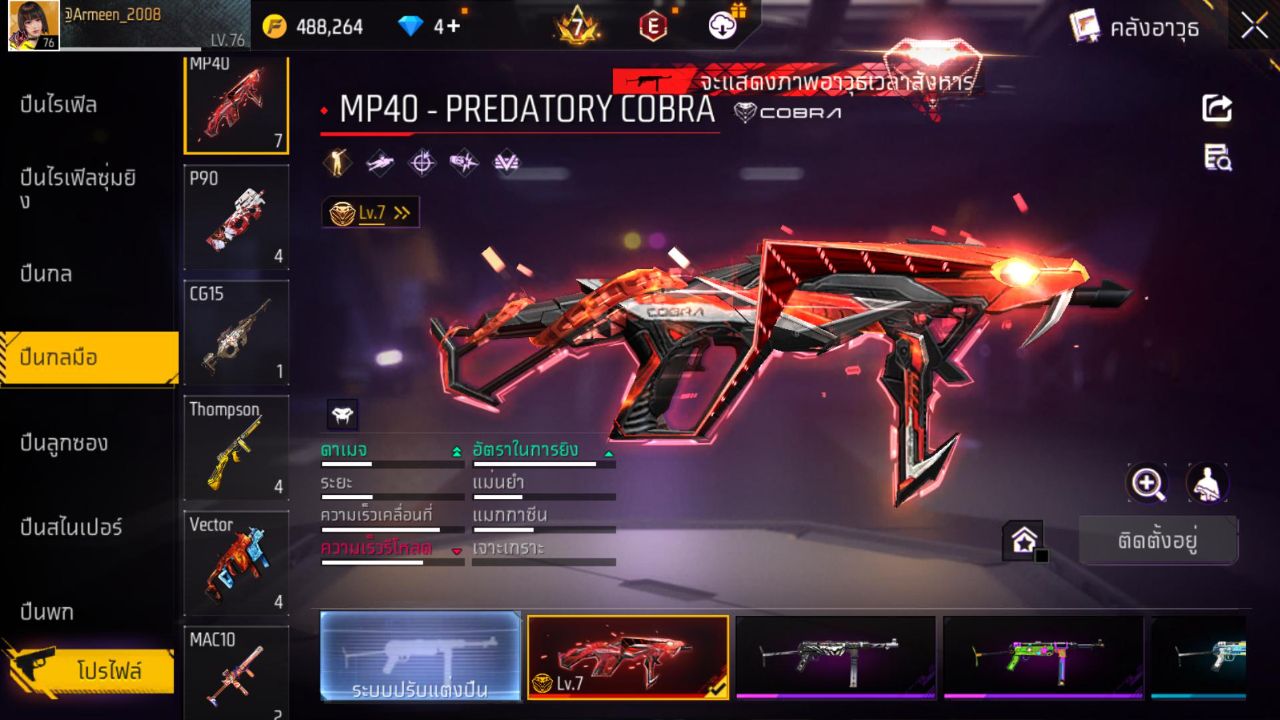Open the ระบบปรับแต่งปืน customization panel
Screen dimensions: 1280x720
point(420,658)
